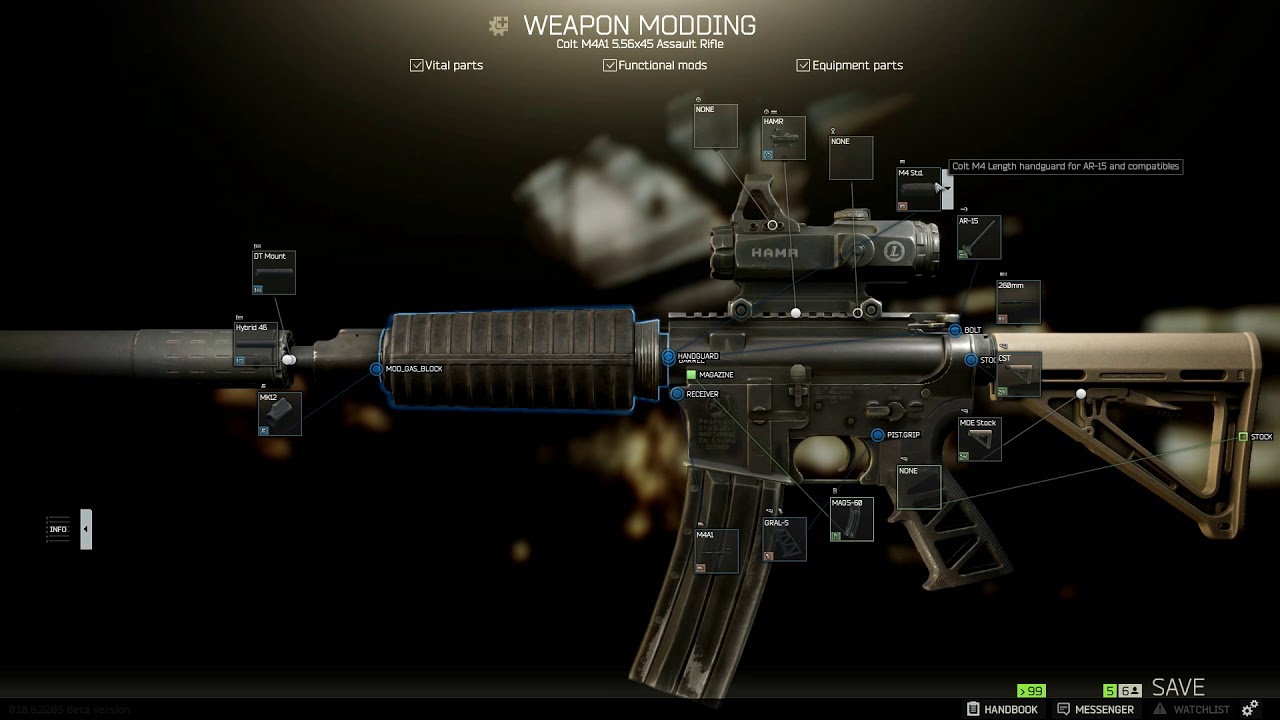The width and height of the screenshot is (1280, 720).
Task: Select the MK12 gas block slot
Action: [279, 414]
